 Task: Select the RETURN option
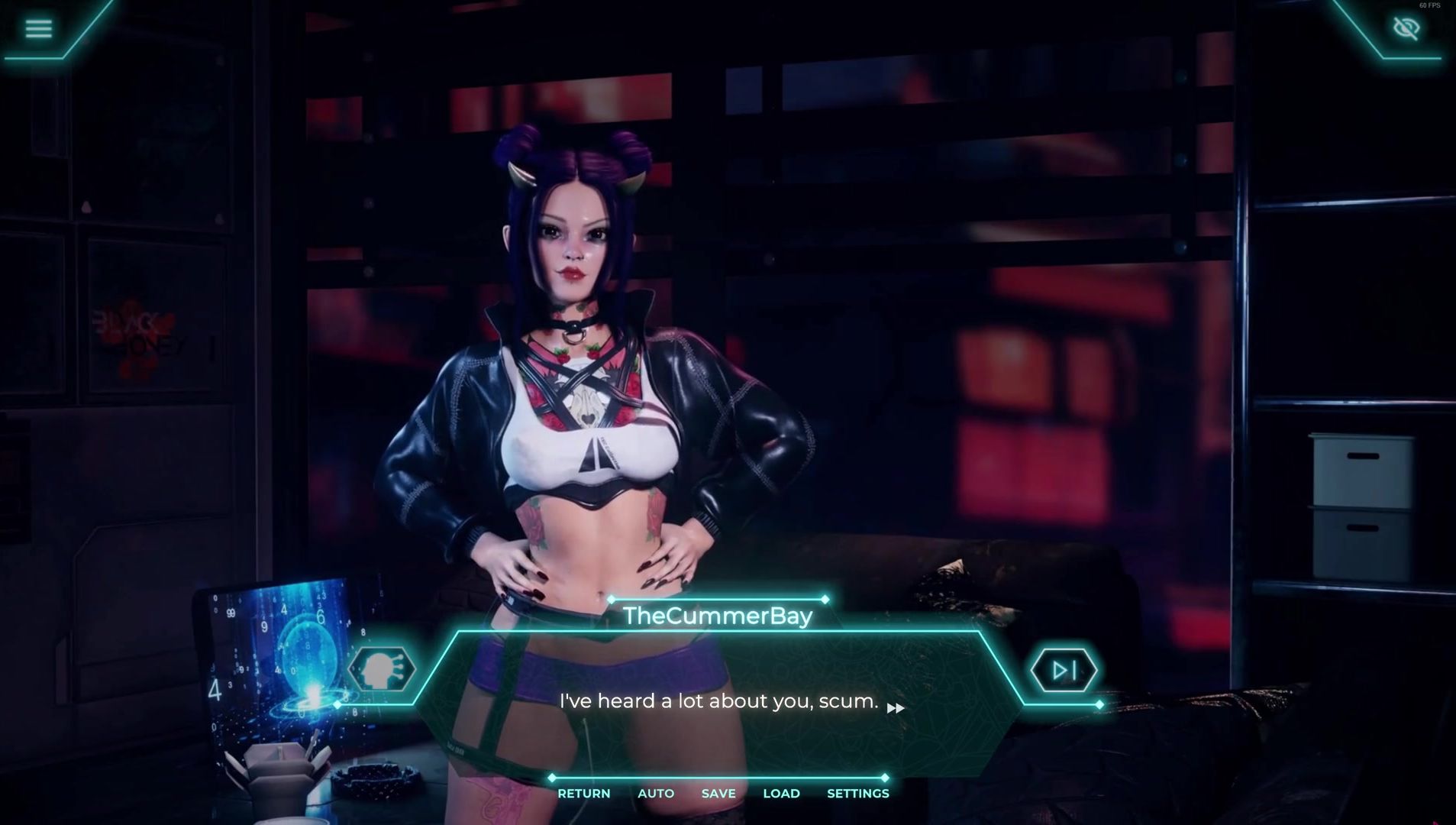583,794
